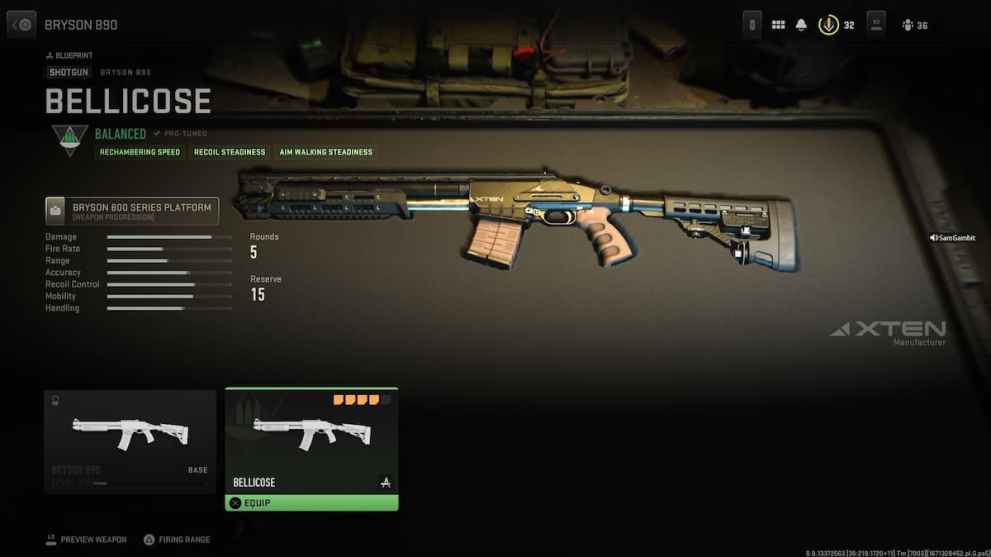
Task: Open the Bryson 800 Series Platform progression
Action: 132,211
